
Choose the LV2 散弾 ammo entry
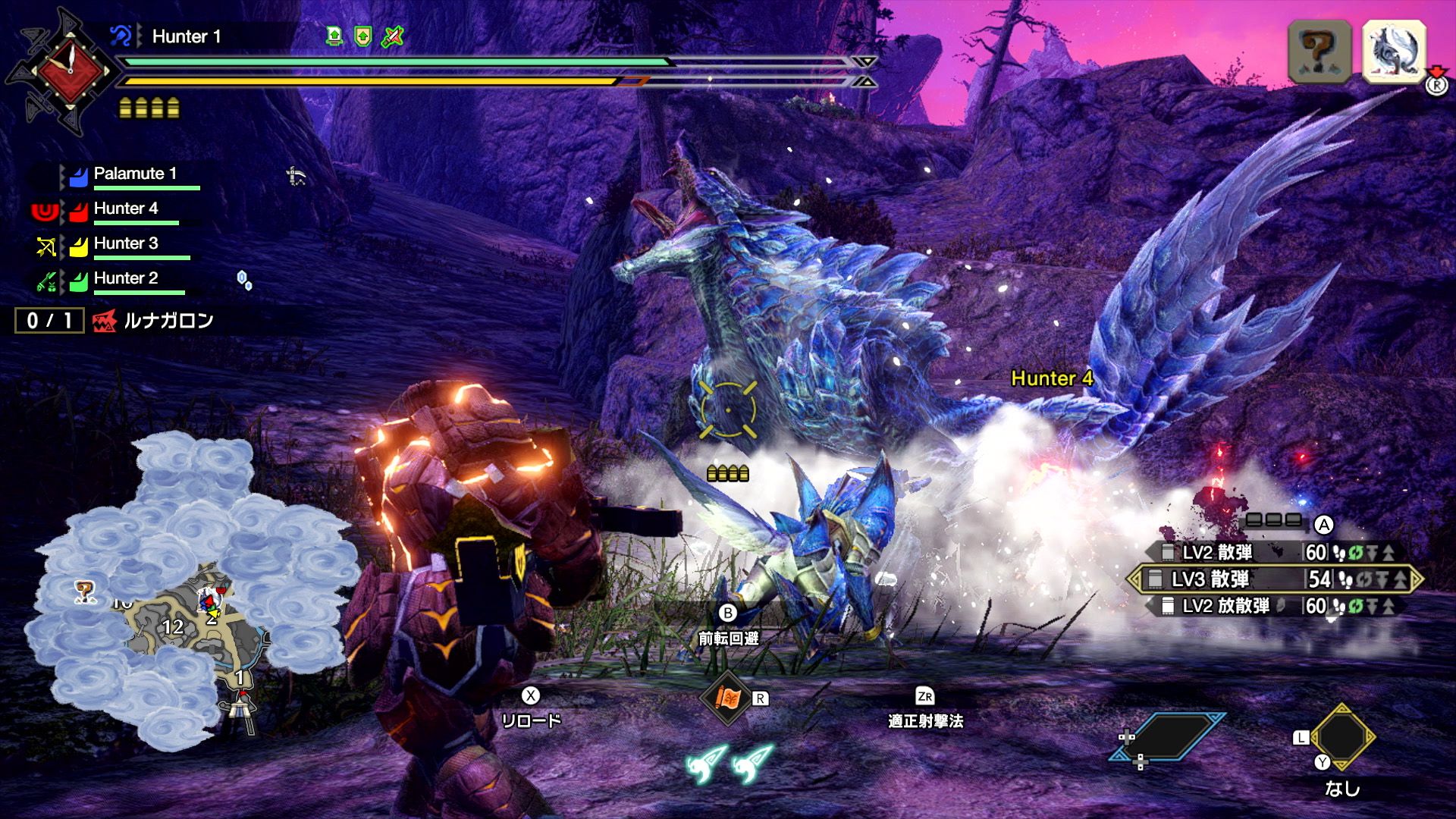1274,552
